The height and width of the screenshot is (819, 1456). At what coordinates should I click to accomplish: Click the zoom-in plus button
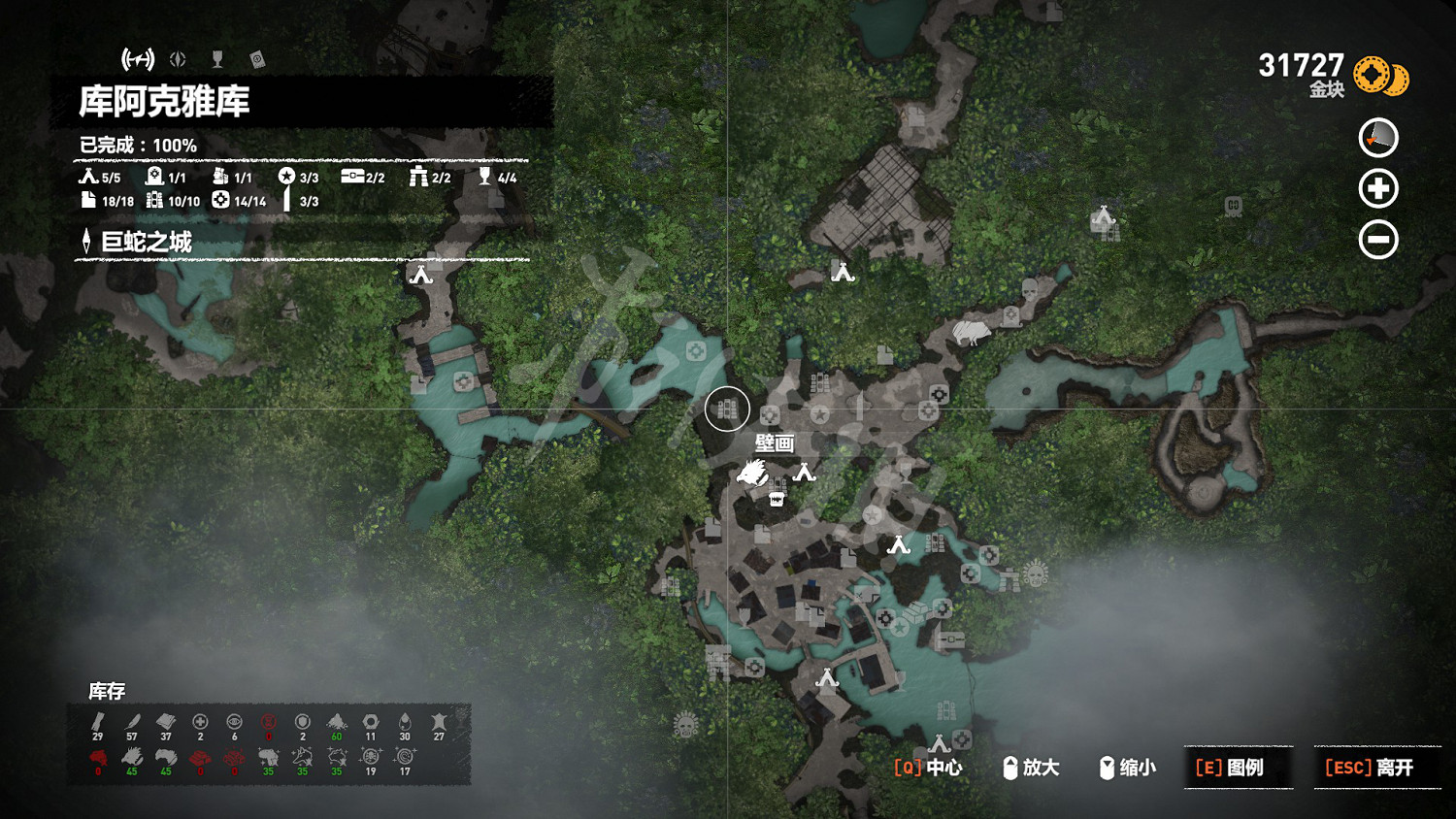click(1378, 188)
